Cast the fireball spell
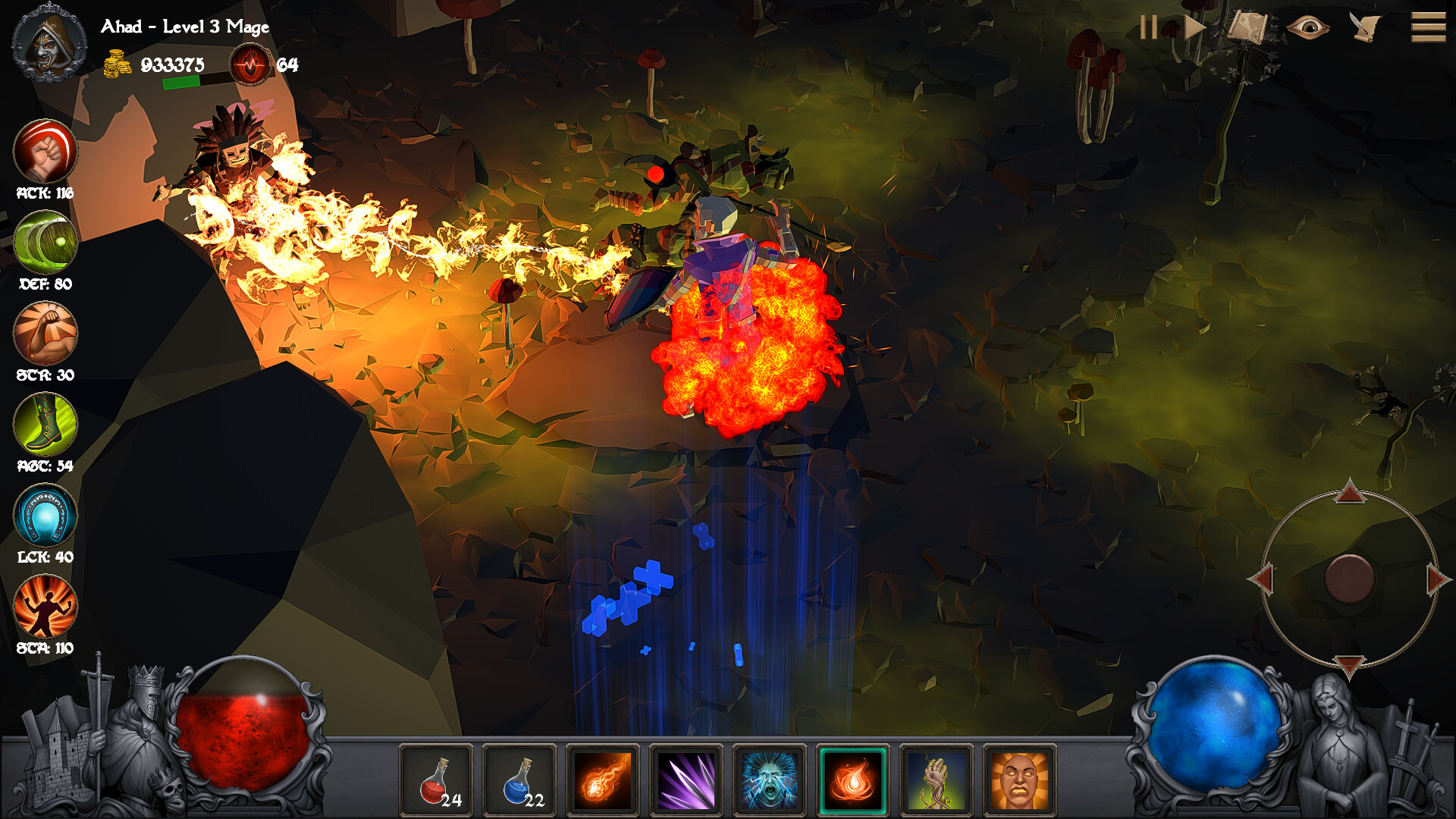Screen dimensions: 1456x819 point(603,781)
